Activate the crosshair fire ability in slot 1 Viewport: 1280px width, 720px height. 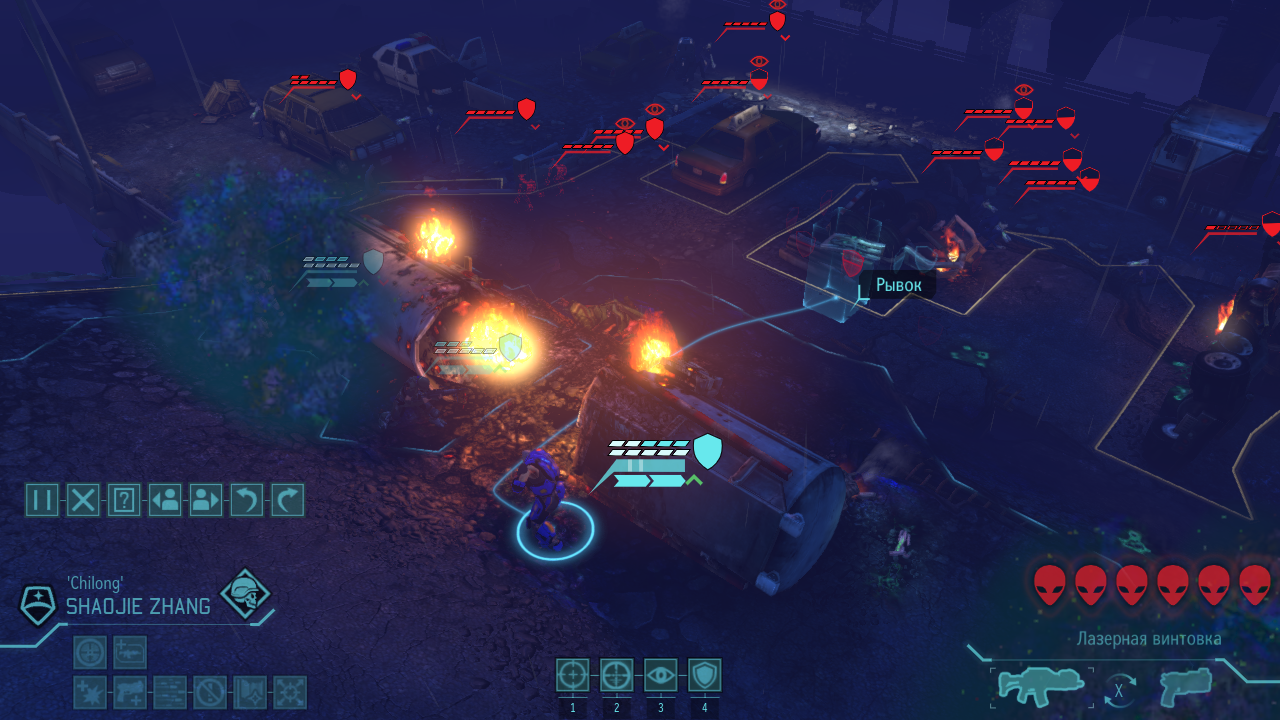click(573, 676)
